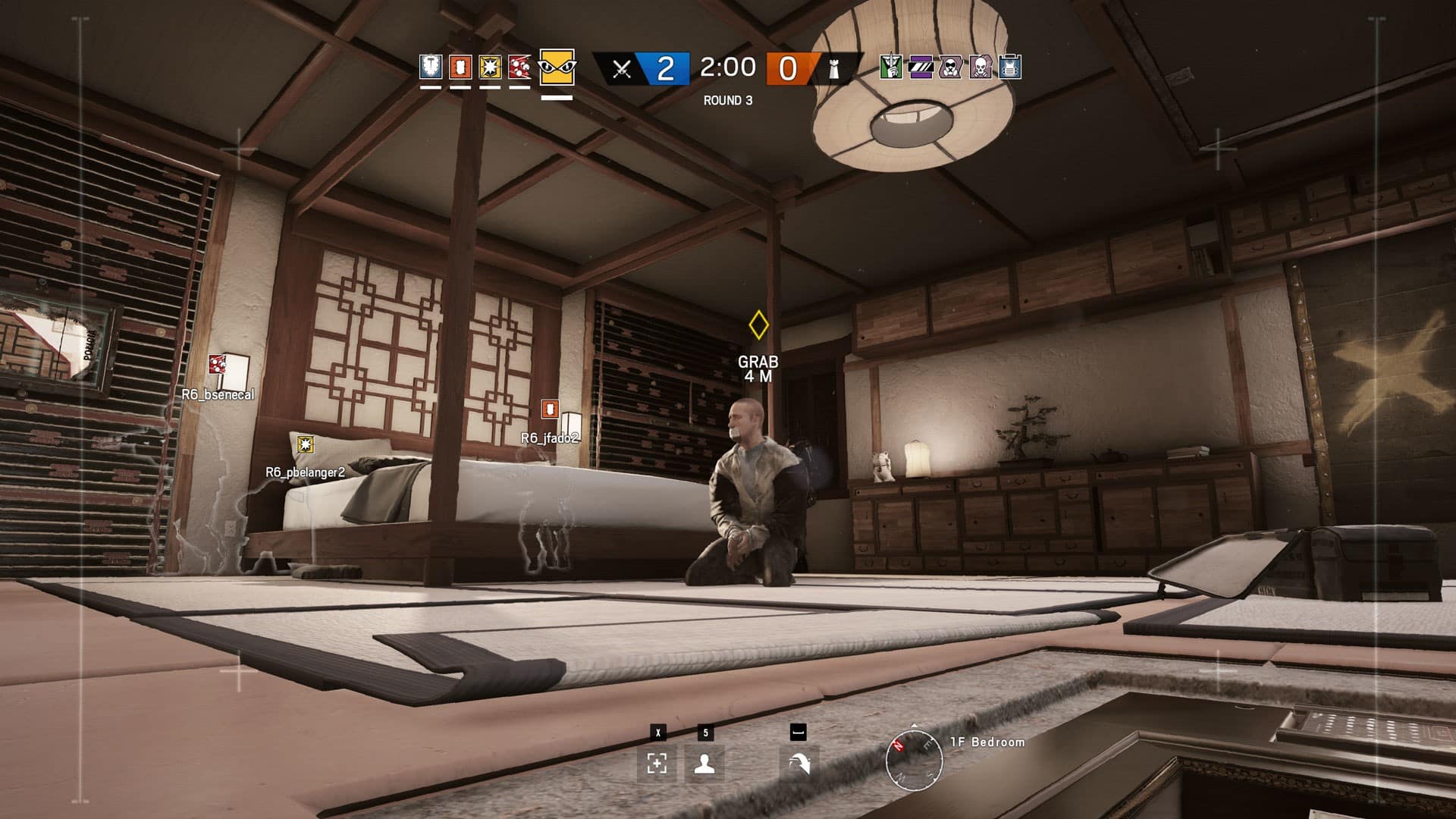Image resolution: width=1456 pixels, height=819 pixels.
Task: Click the grab action icon above the spacebar
Action: pyautogui.click(x=800, y=764)
